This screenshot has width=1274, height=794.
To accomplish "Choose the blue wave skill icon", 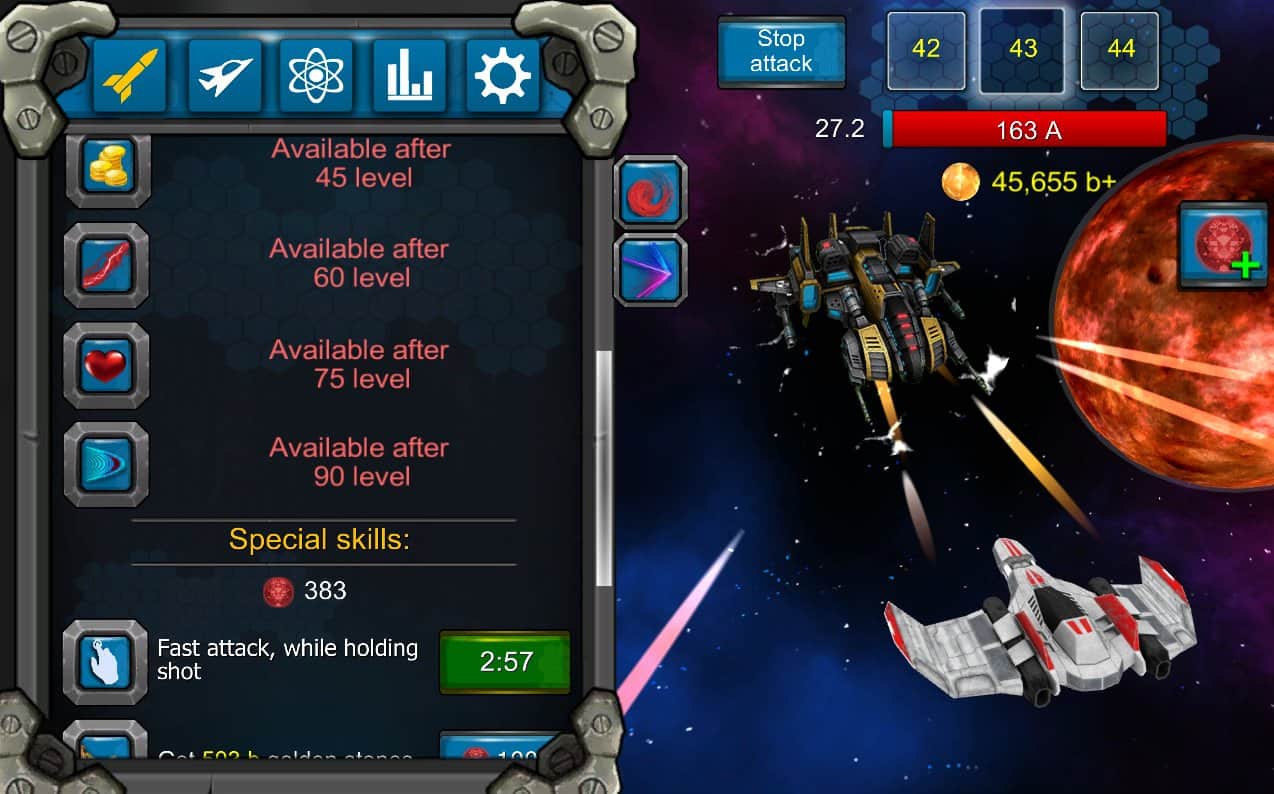I will 106,464.
